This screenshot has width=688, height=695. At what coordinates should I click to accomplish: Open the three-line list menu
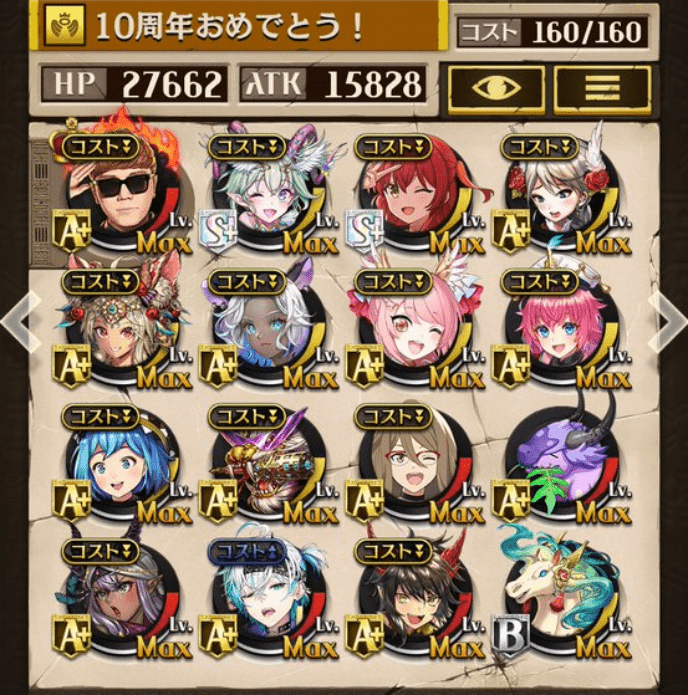(601, 89)
